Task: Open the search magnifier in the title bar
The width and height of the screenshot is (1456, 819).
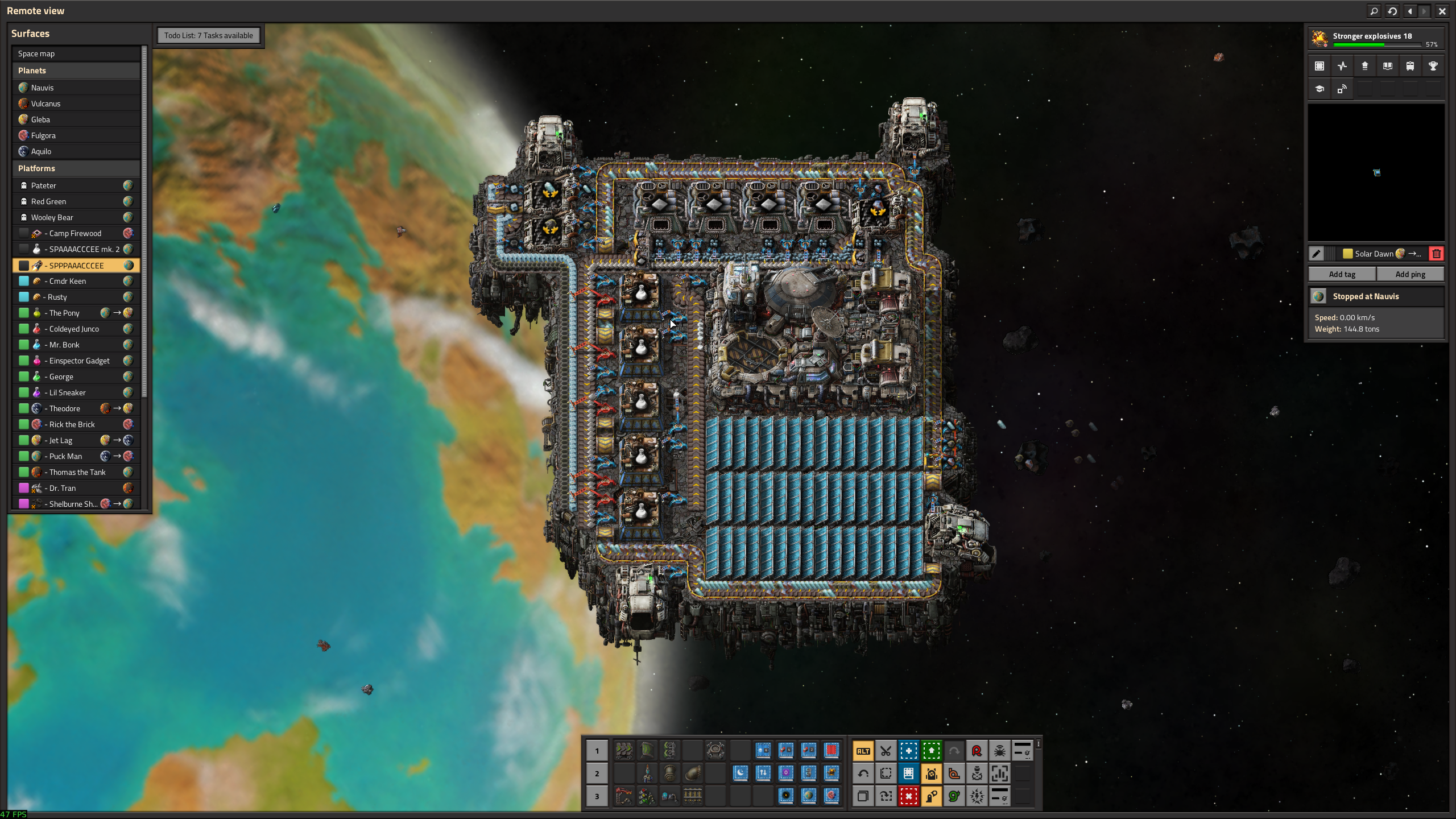Action: tap(1374, 11)
